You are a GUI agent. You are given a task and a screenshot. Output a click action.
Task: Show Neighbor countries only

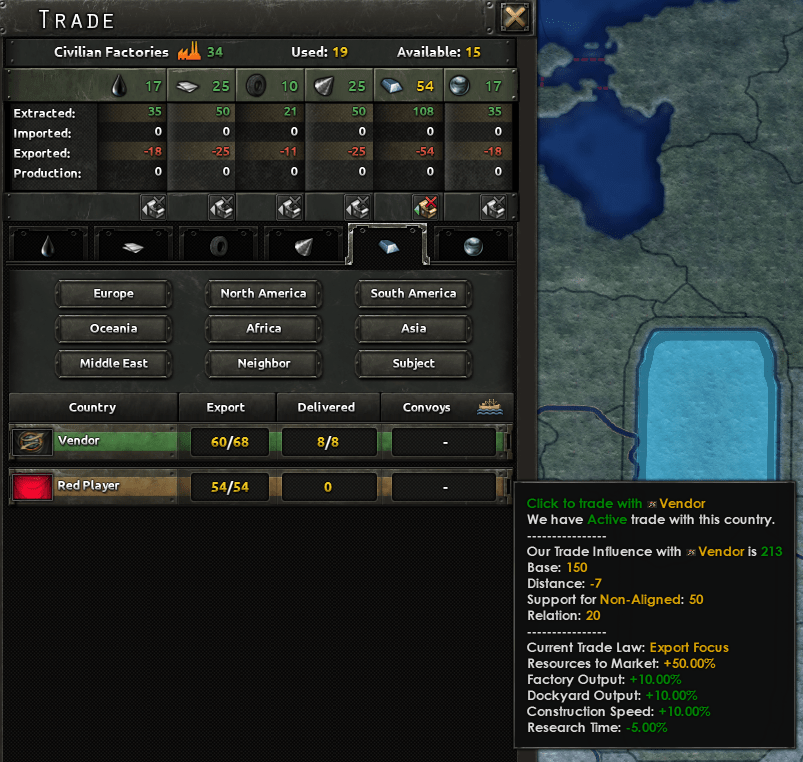pos(263,364)
